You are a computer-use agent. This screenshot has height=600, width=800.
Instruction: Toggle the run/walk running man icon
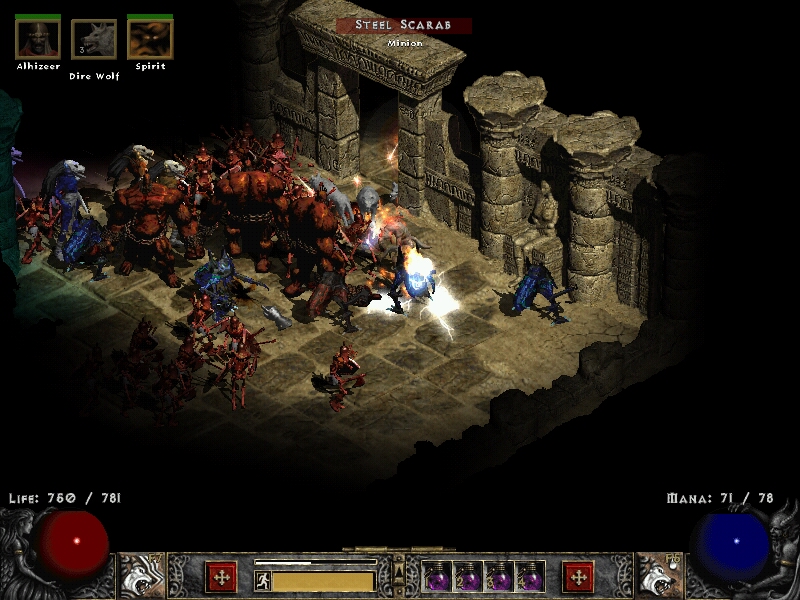point(263,580)
